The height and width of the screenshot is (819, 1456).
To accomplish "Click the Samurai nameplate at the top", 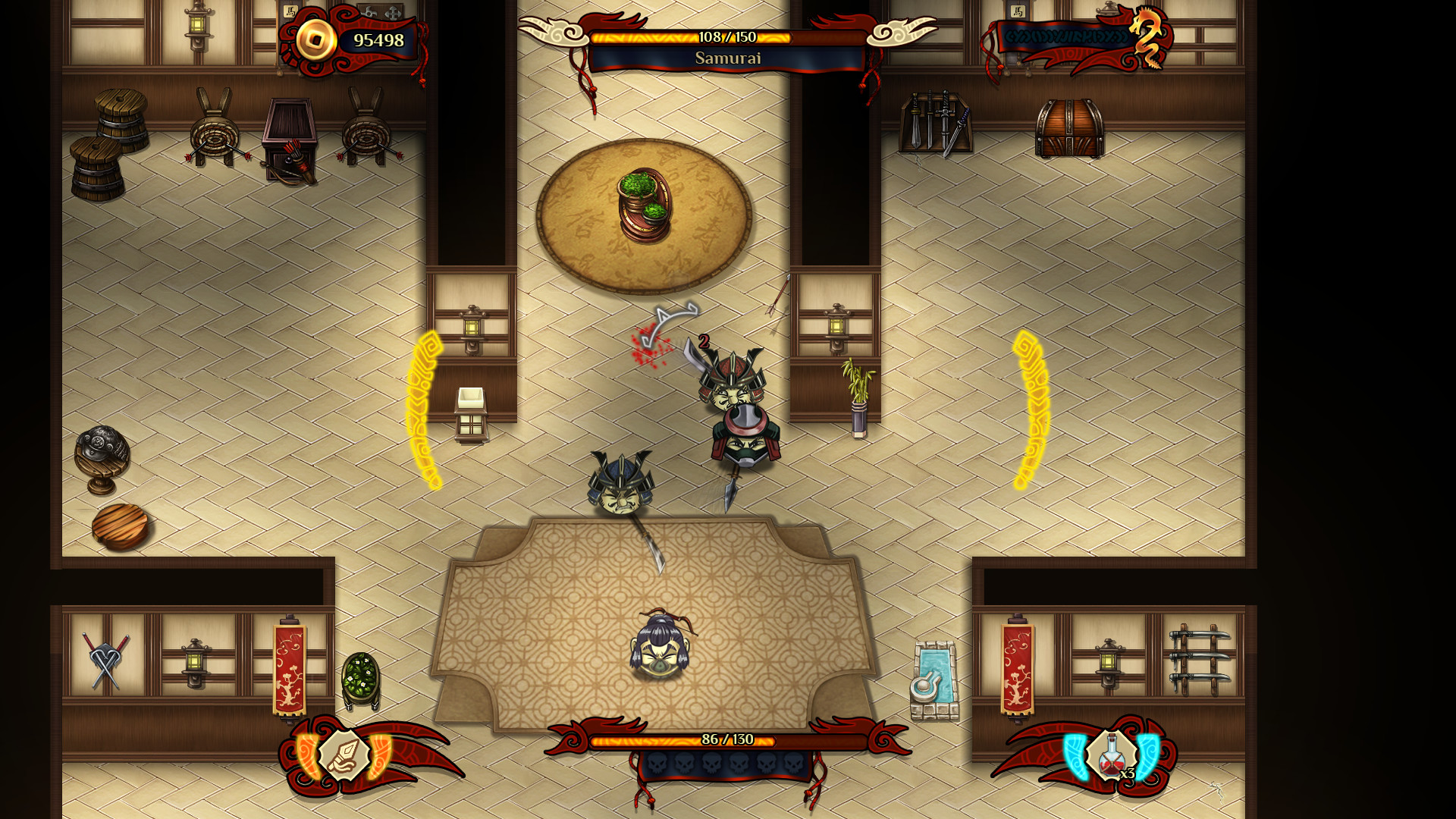I will click(728, 57).
